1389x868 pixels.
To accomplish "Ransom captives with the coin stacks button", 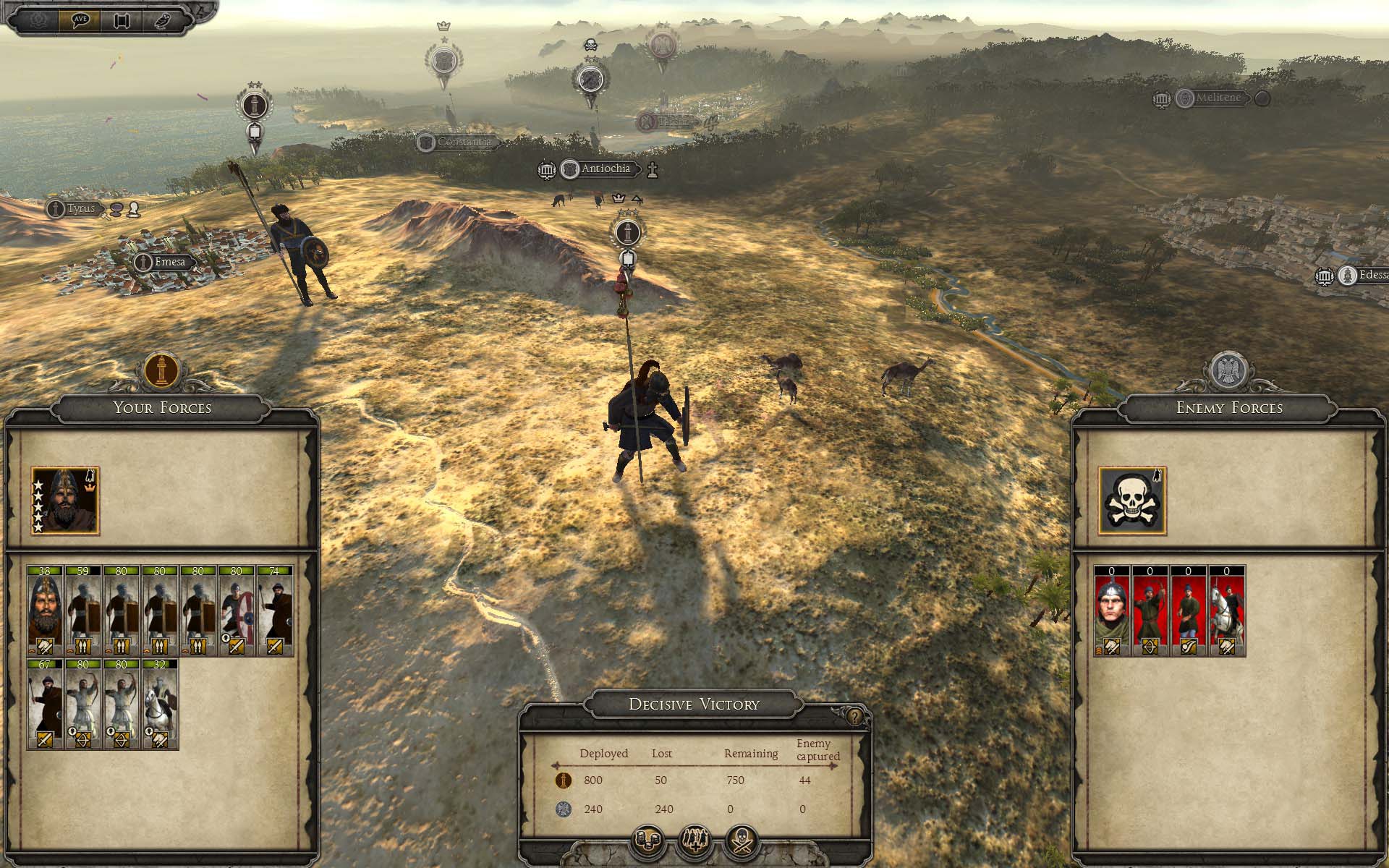I will 647,841.
